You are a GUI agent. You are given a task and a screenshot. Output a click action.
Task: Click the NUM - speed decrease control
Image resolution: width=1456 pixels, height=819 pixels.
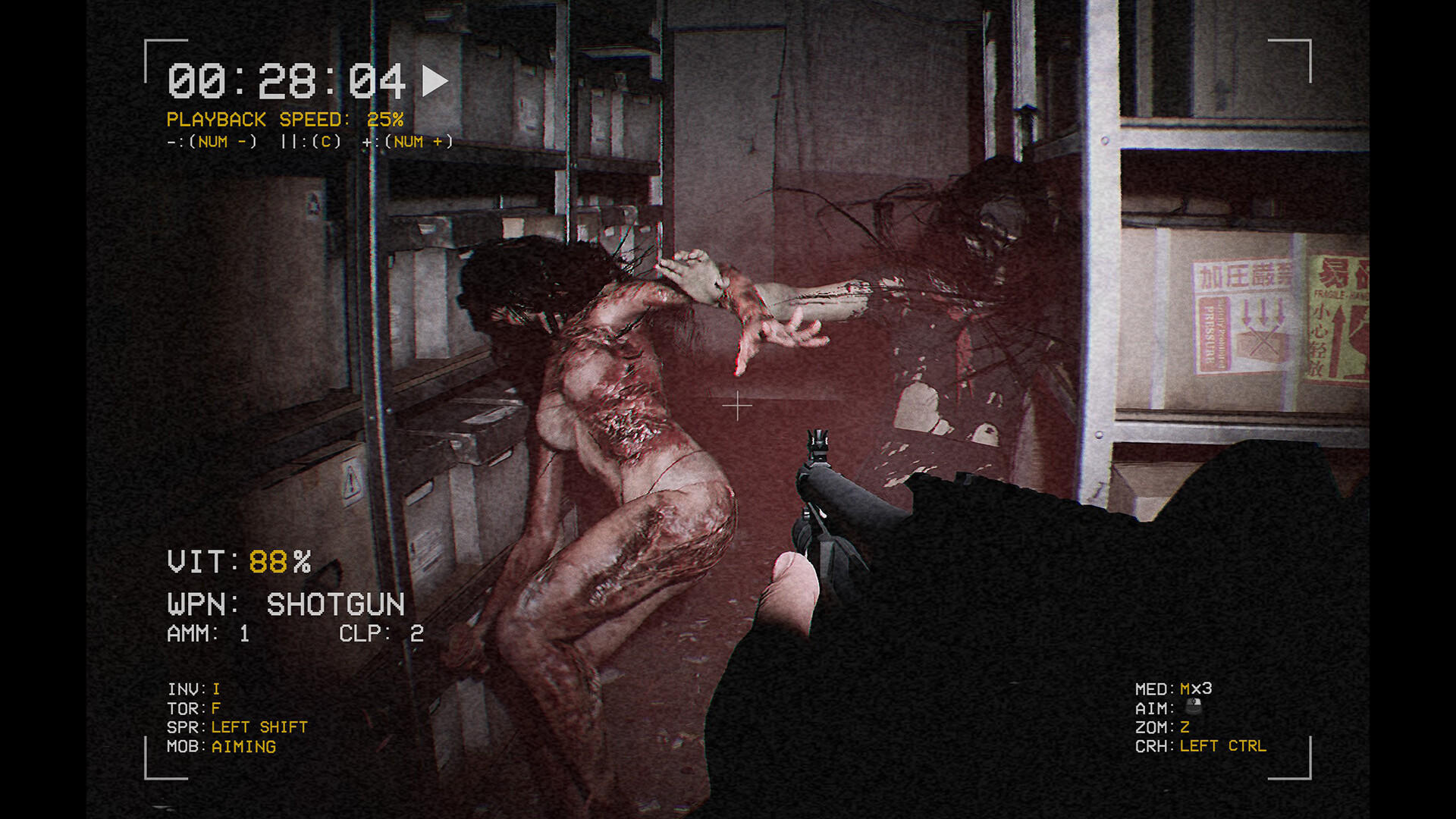pos(210,141)
